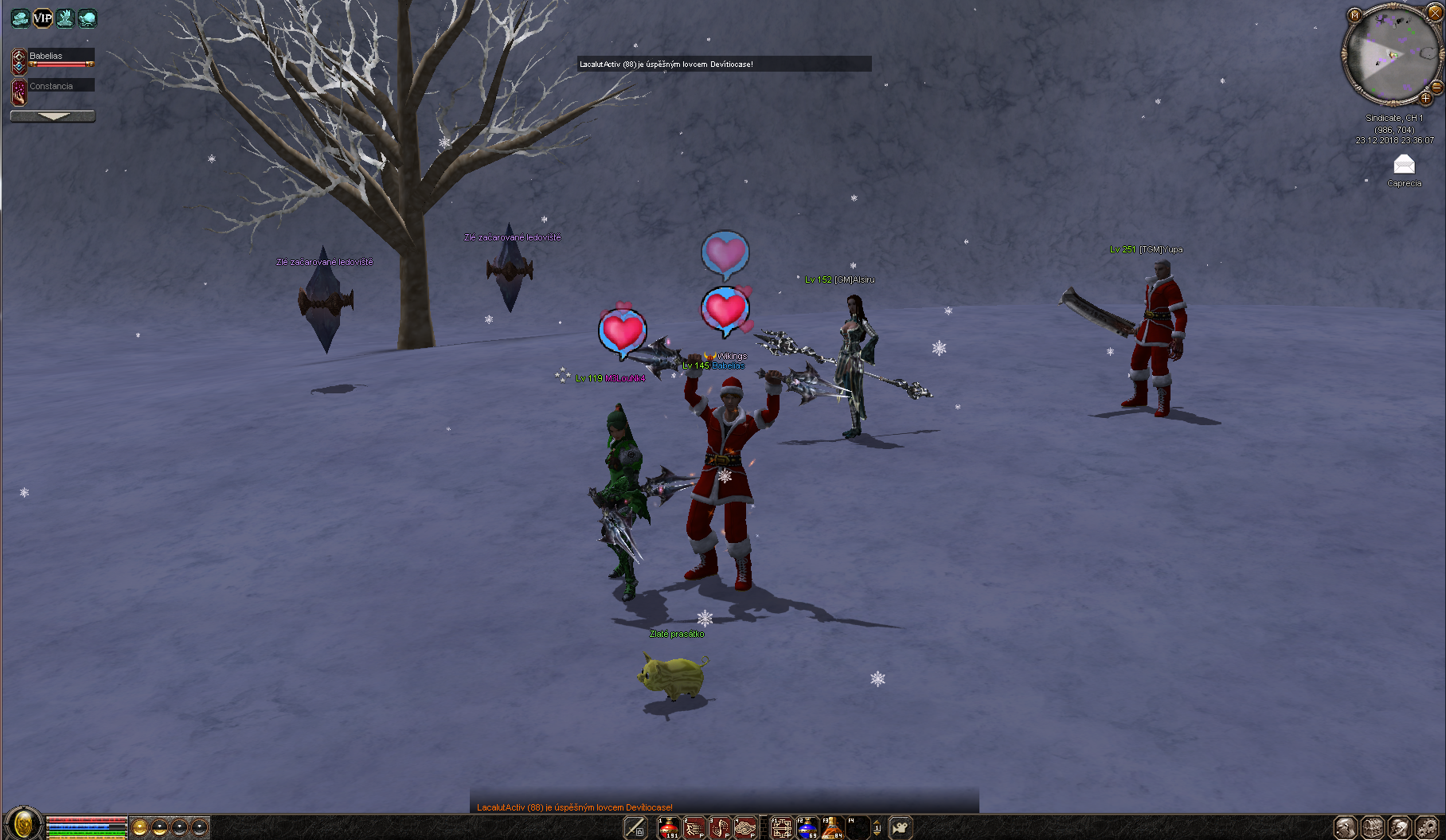Zoom in the minimap
The height and width of the screenshot is (840, 1446).
click(x=1425, y=99)
